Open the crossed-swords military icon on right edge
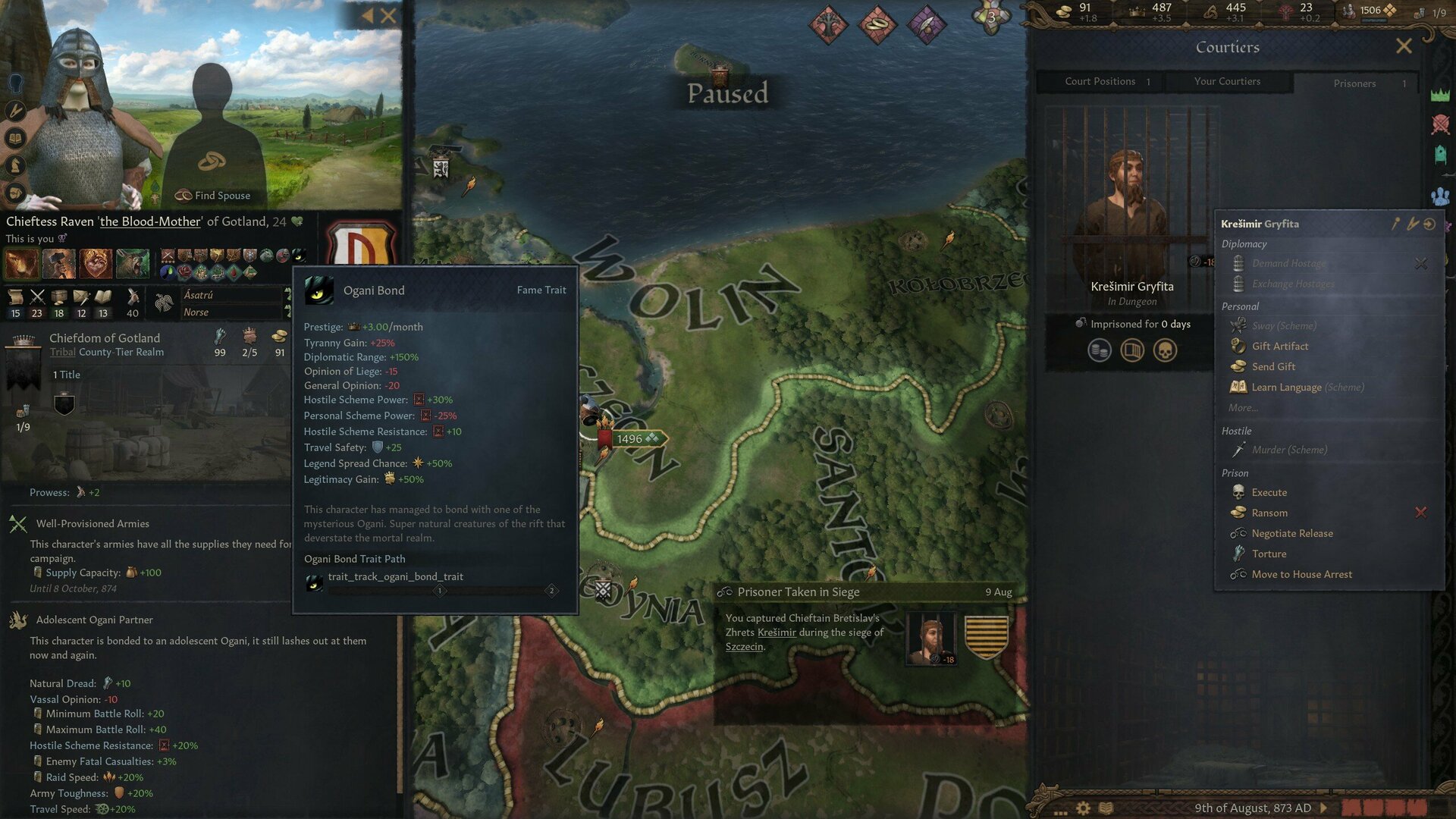 1440,123
